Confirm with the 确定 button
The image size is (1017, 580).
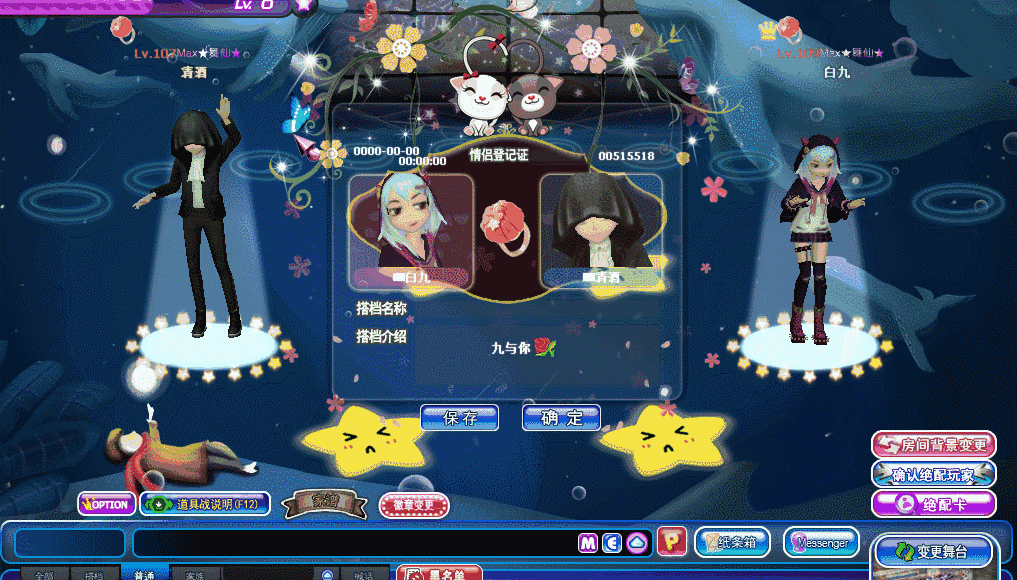561,418
